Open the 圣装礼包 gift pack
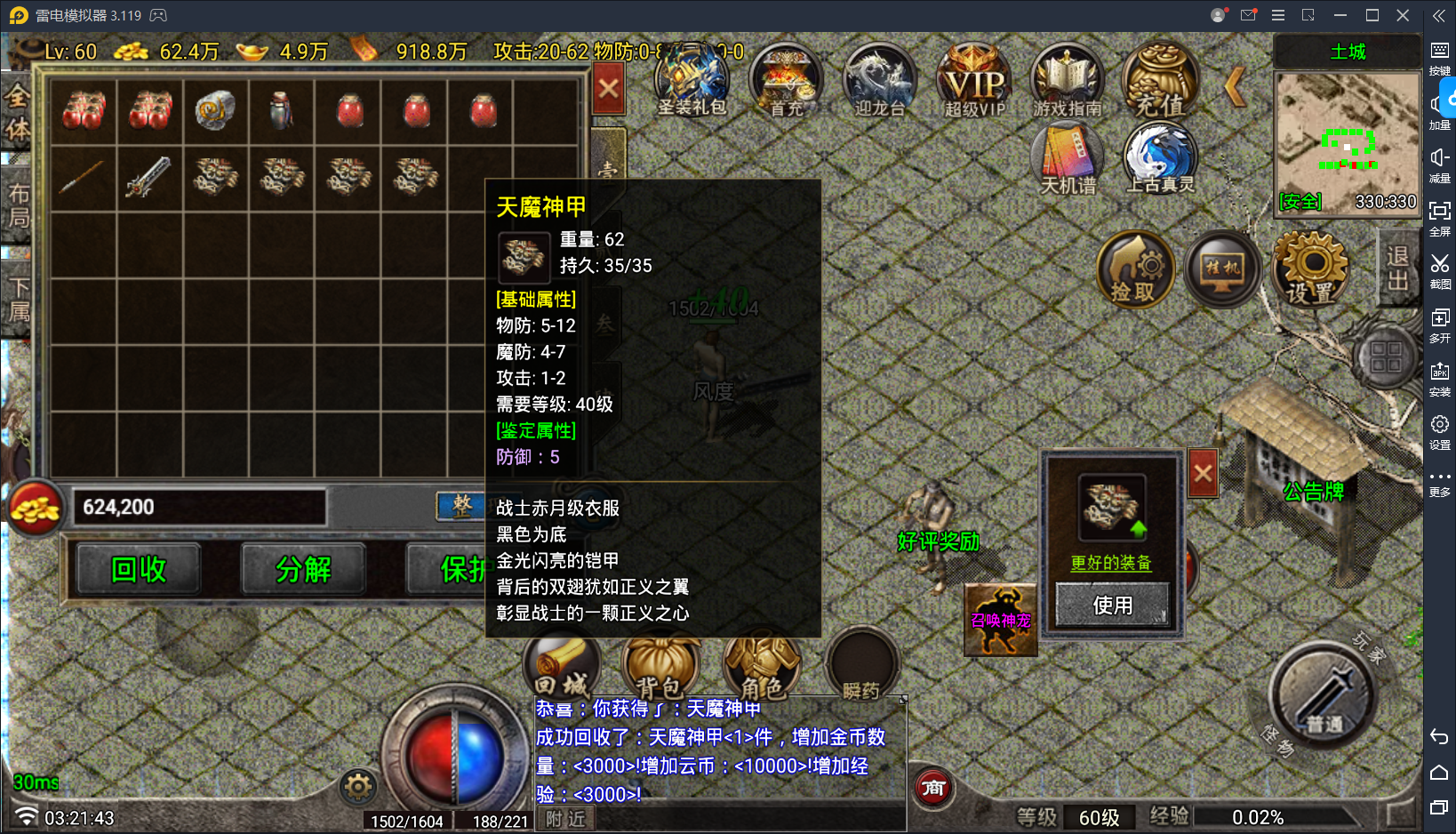This screenshot has width=1456, height=834. 692,80
